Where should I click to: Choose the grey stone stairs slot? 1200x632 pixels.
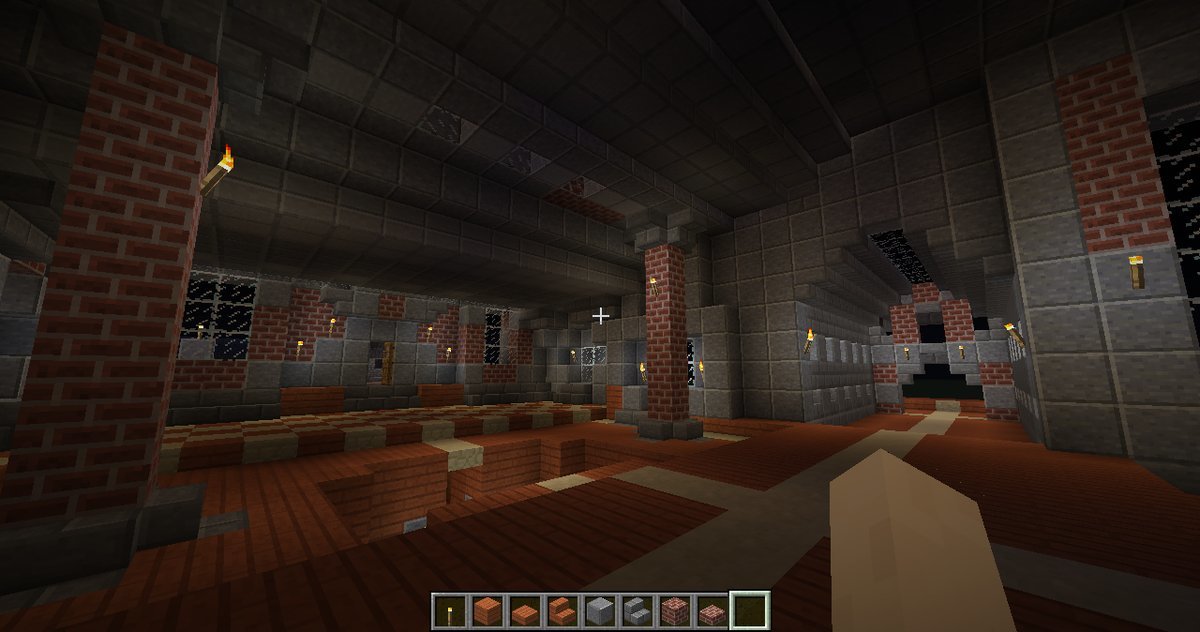636,610
